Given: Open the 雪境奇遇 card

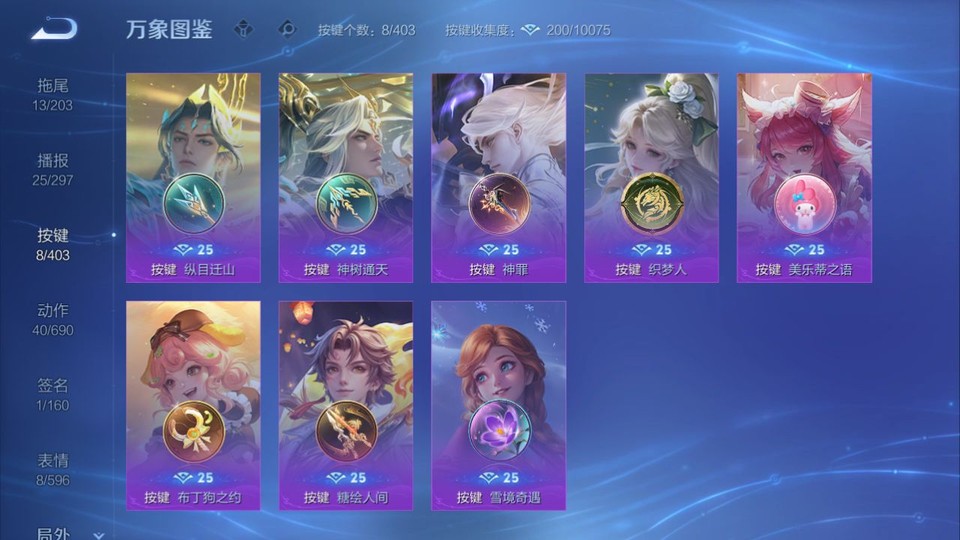Looking at the screenshot, I should [498, 405].
